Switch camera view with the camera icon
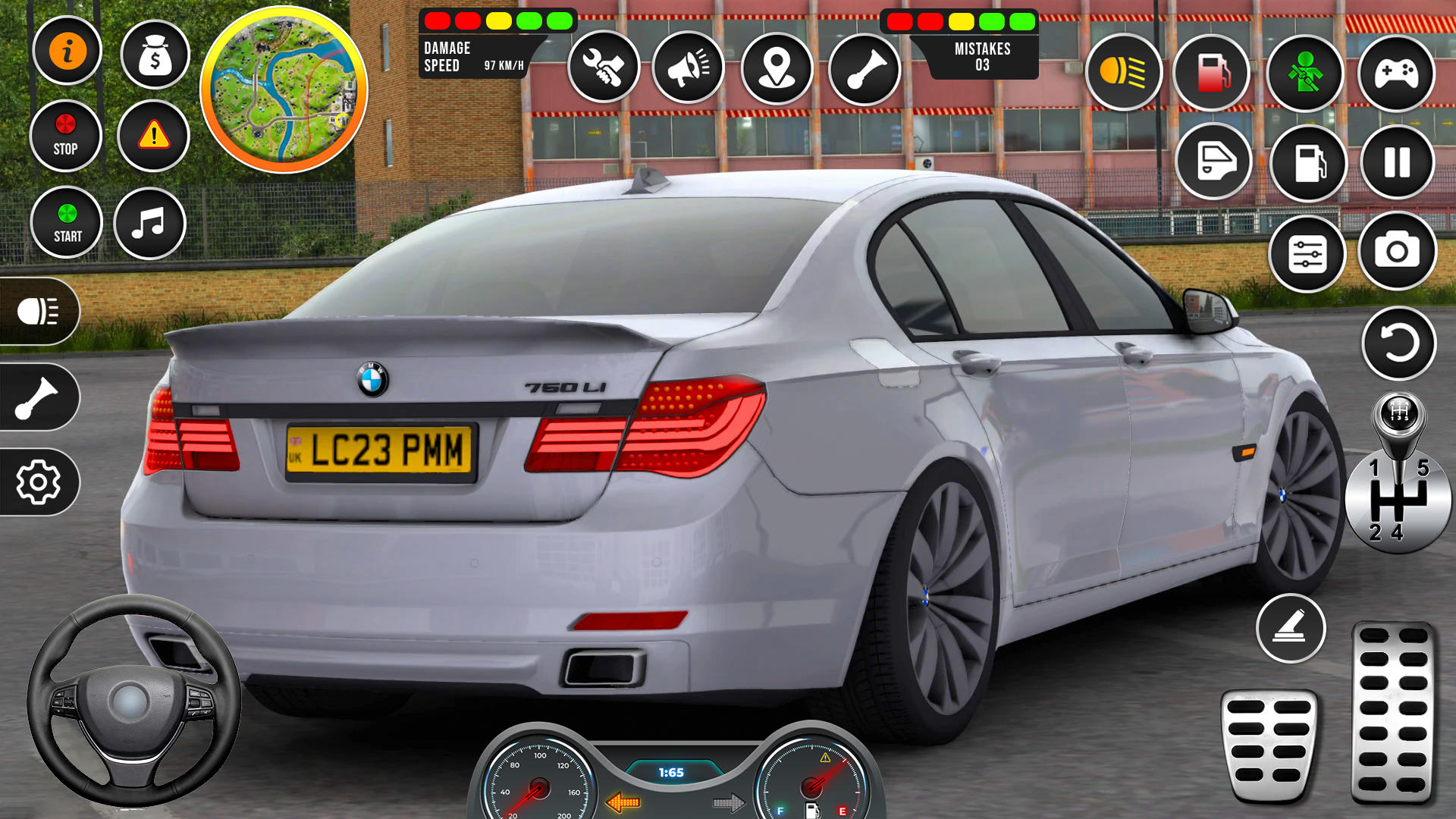Viewport: 1456px width, 819px height. pyautogui.click(x=1398, y=250)
